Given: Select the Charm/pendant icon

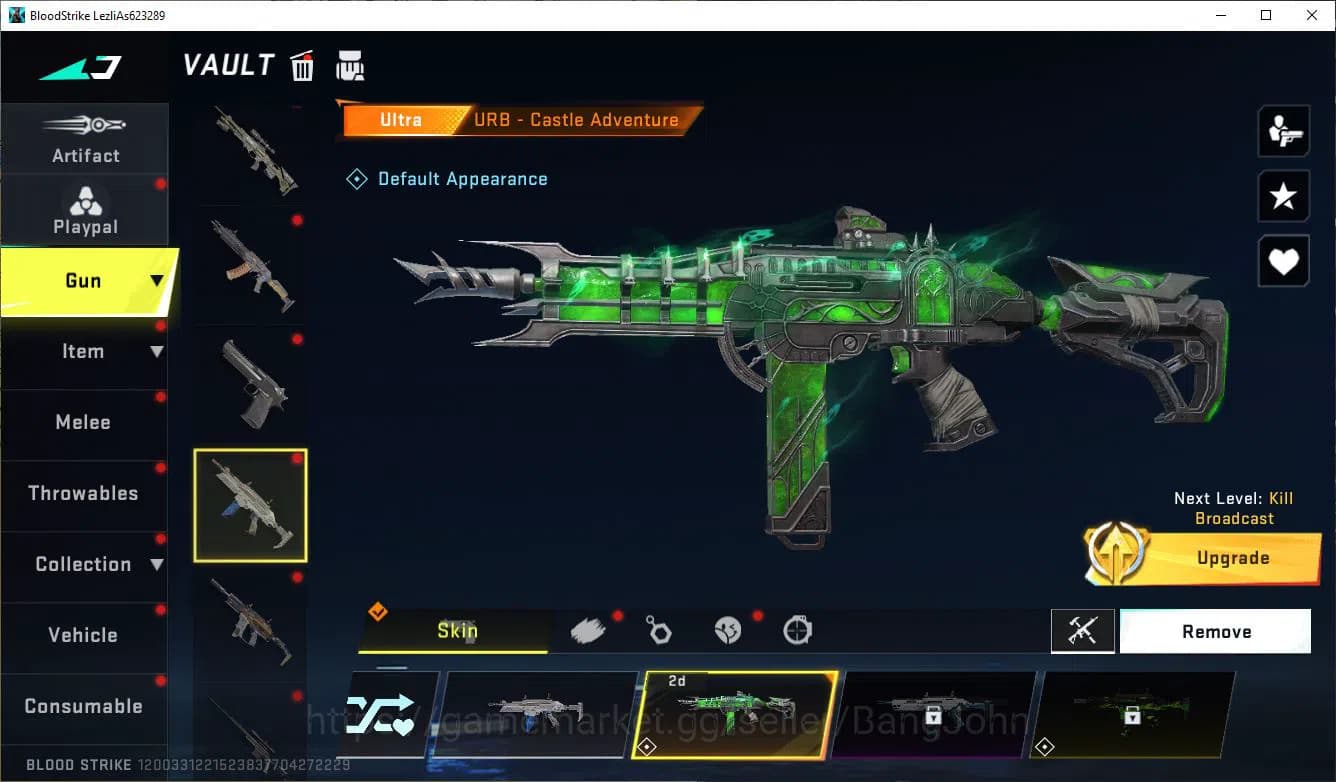Looking at the screenshot, I should pos(660,629).
